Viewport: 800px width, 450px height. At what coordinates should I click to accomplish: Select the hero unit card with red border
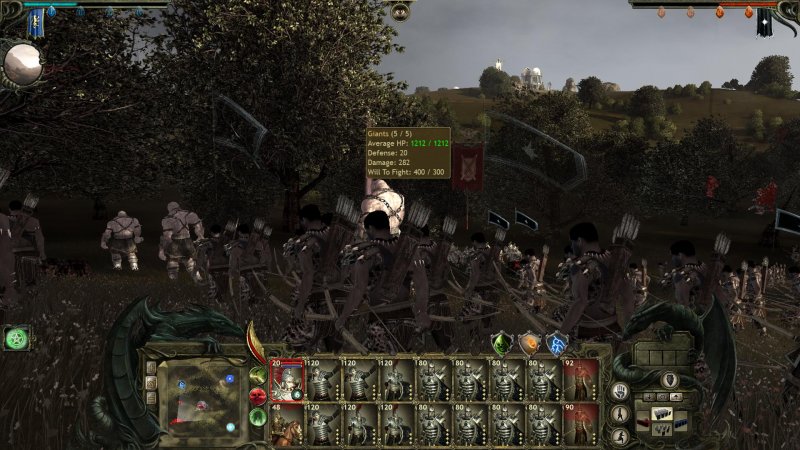287,380
